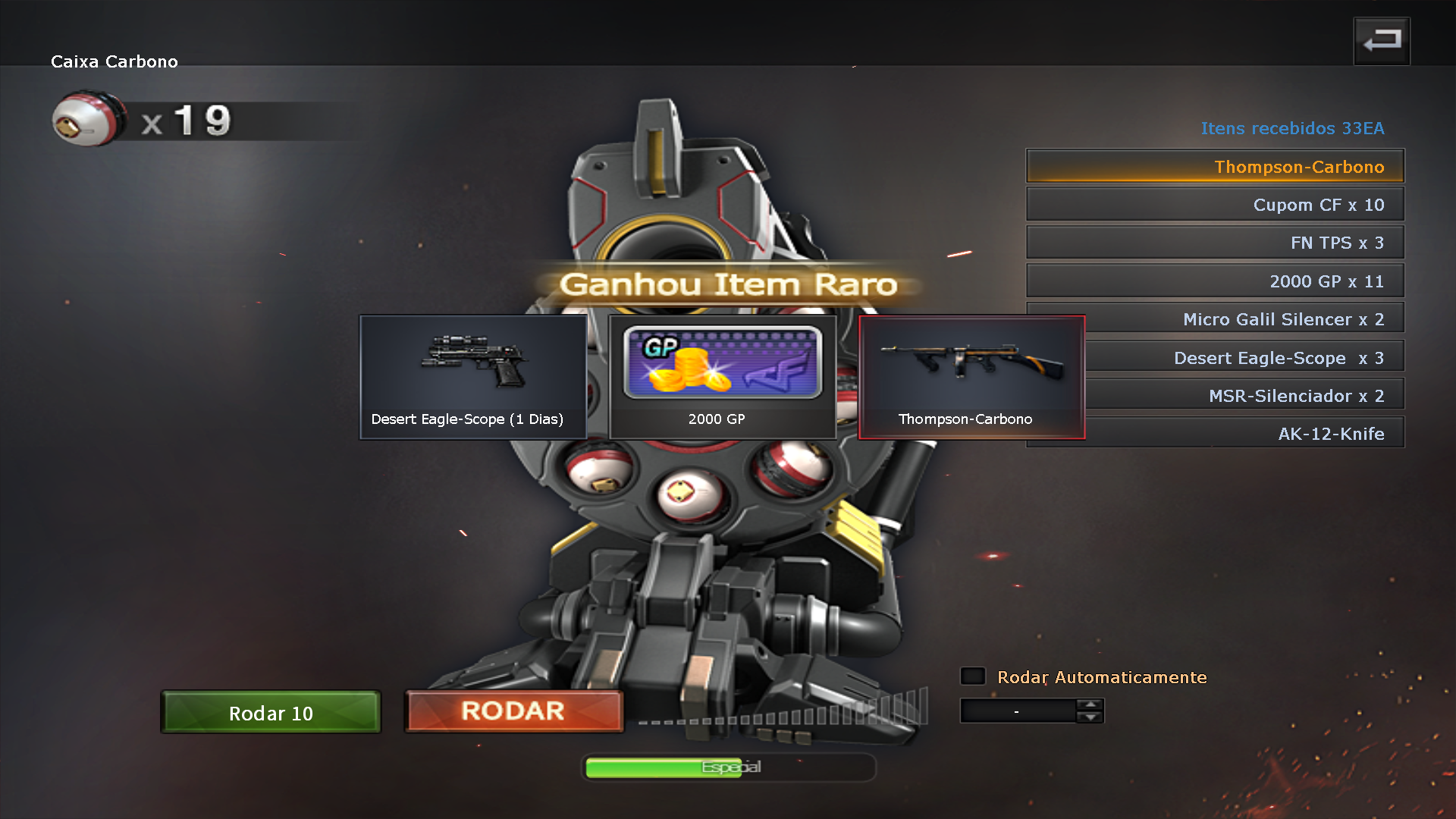The height and width of the screenshot is (819, 1456).
Task: Spin ten times with Rodar 10
Action: 271,712
